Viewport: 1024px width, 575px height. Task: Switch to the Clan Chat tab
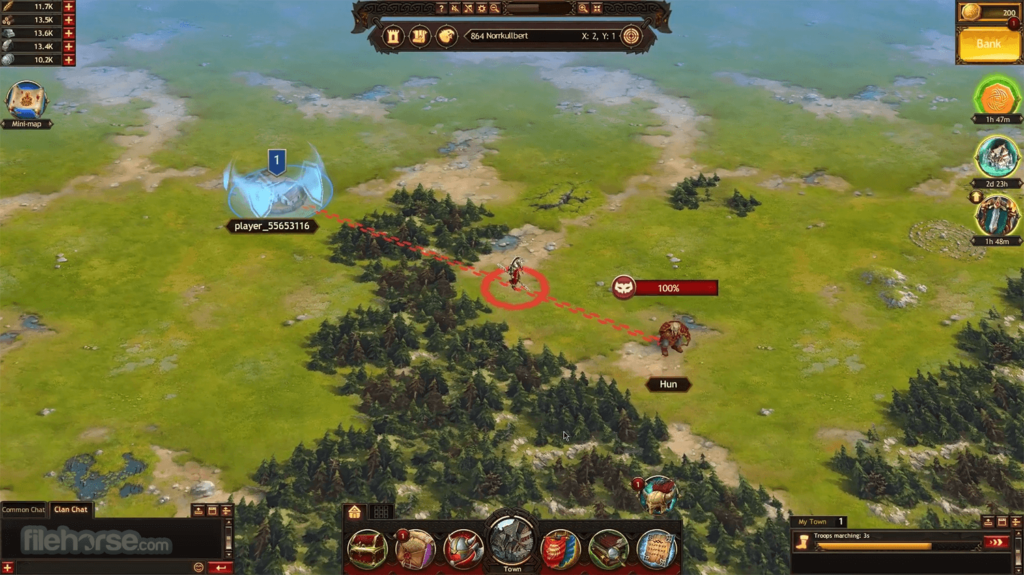(x=72, y=510)
